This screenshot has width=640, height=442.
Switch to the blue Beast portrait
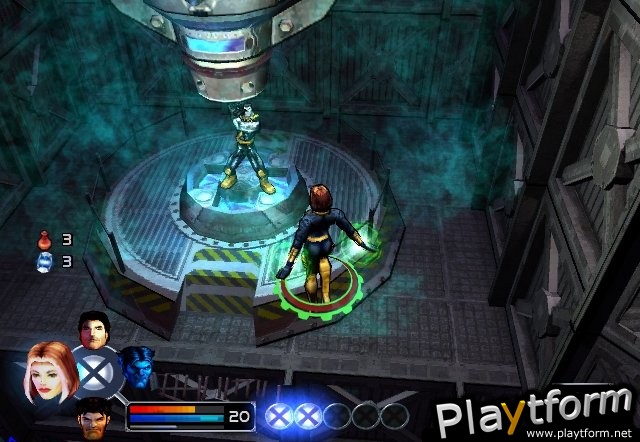(136, 369)
